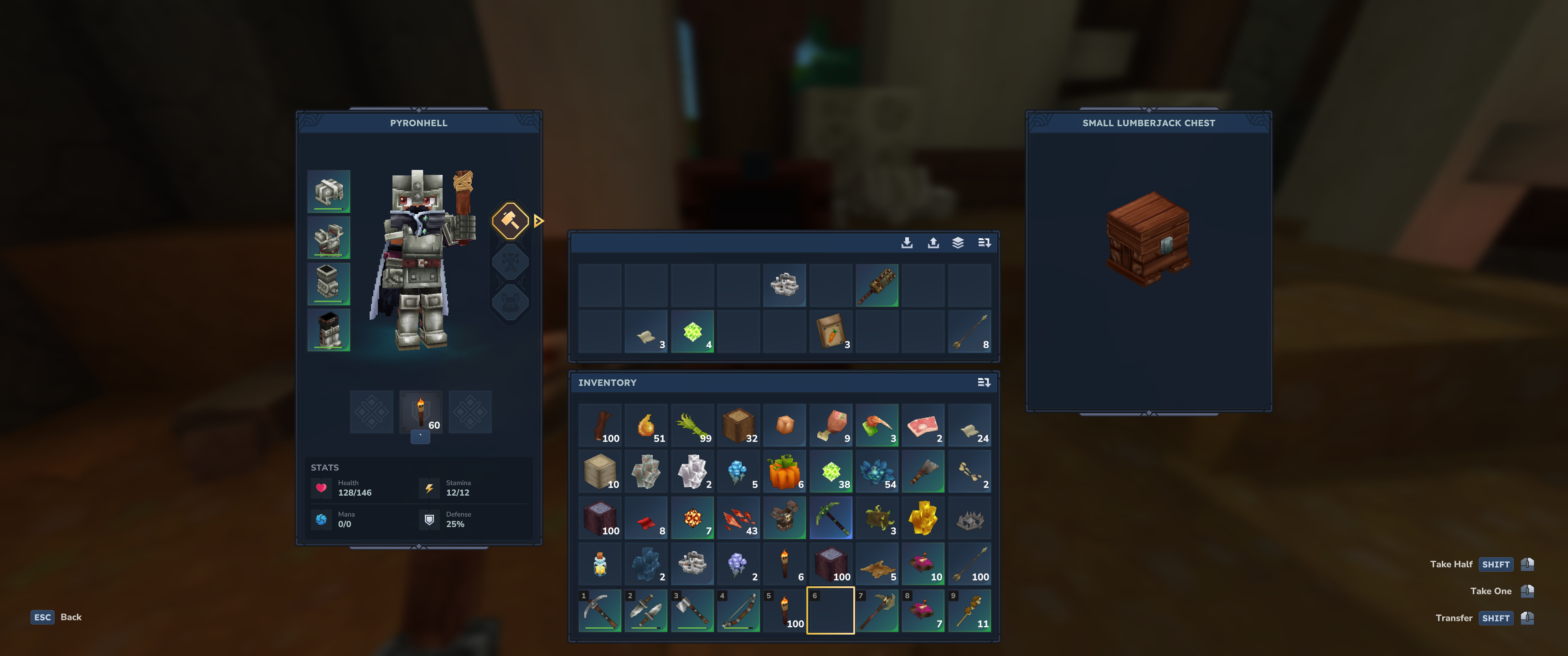
Task: Sort the chest contents with the sort icon
Action: [x=984, y=243]
